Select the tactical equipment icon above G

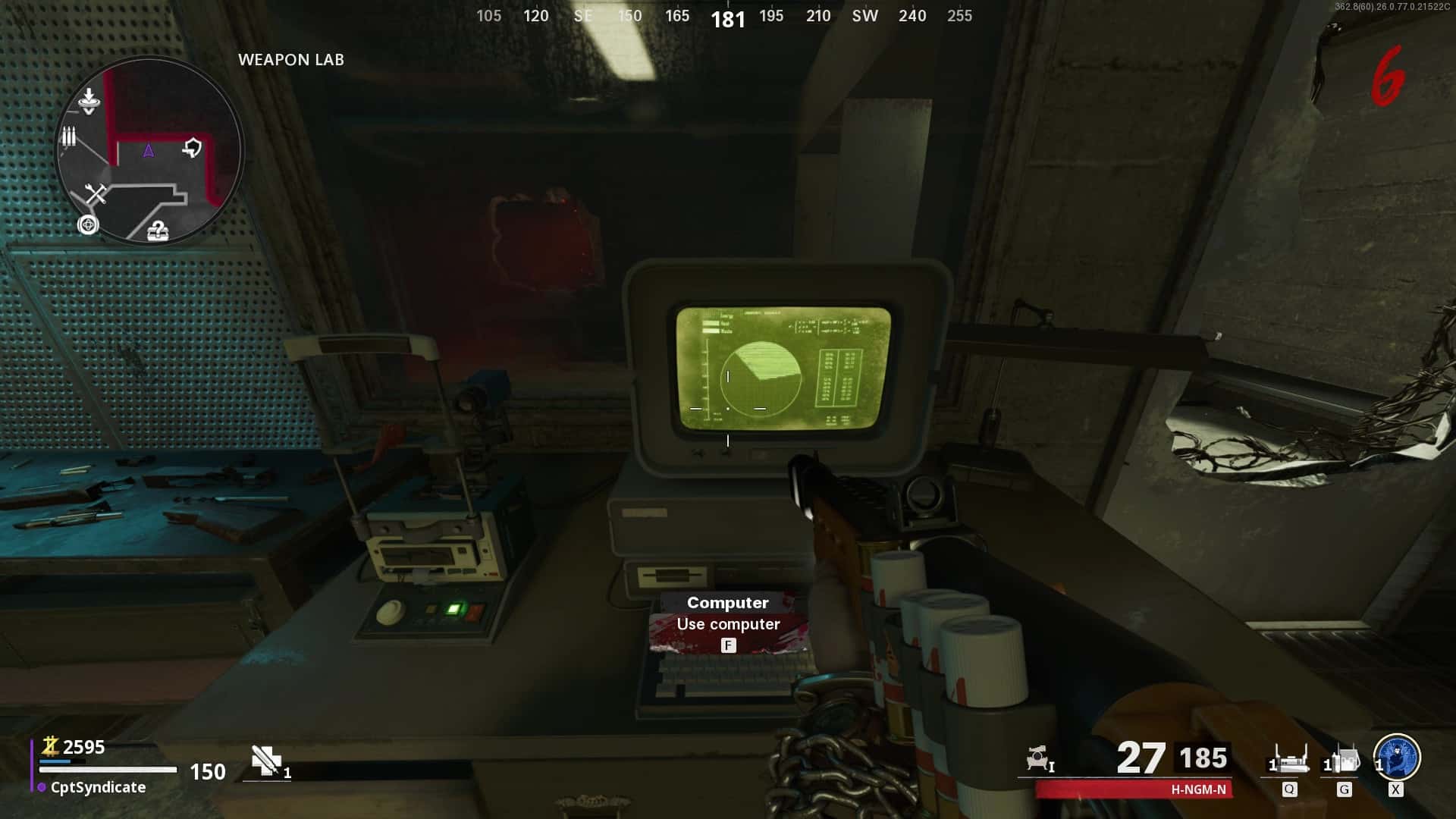click(1344, 759)
